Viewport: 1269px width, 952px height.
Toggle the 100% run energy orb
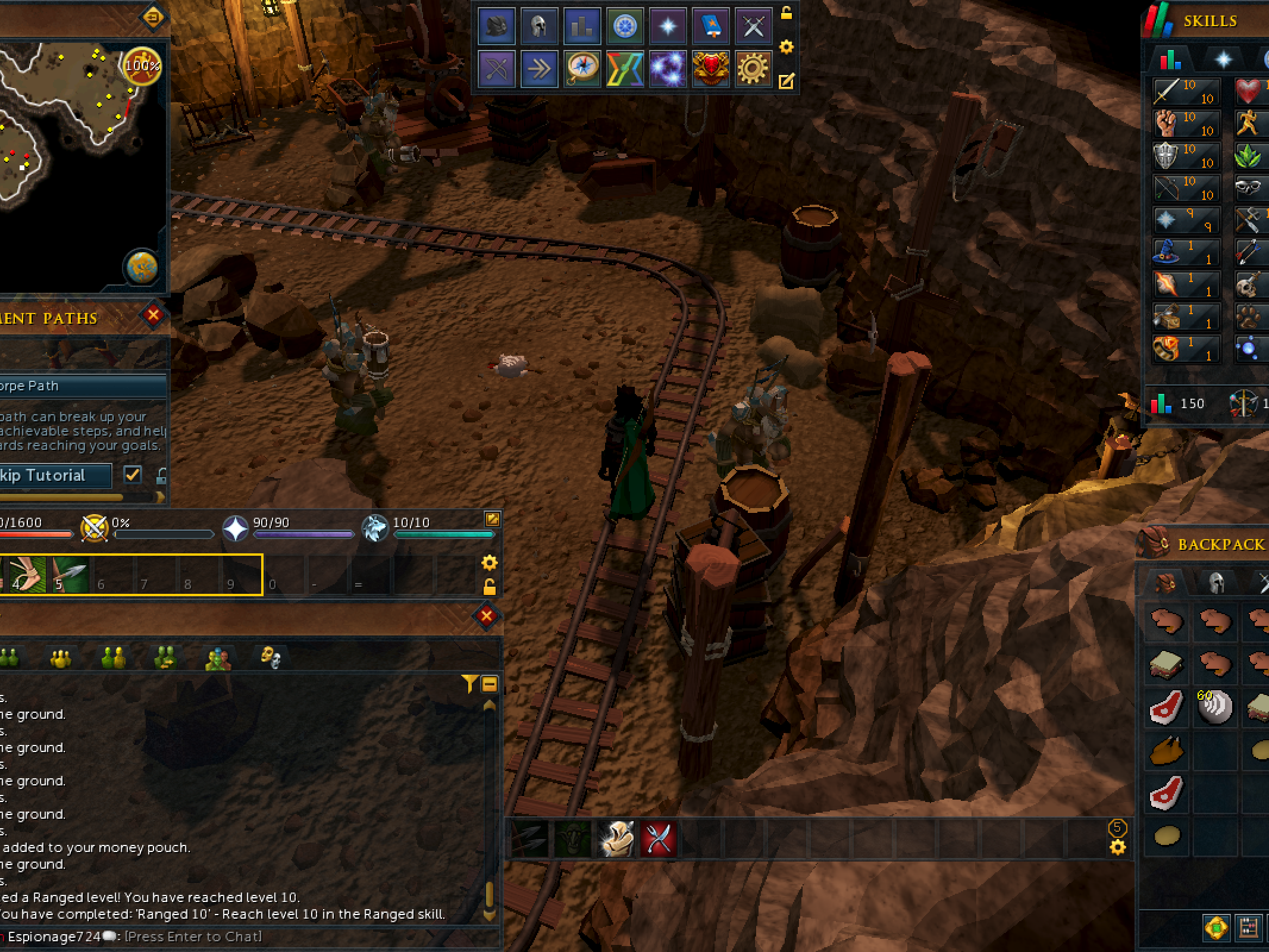pyautogui.click(x=142, y=65)
